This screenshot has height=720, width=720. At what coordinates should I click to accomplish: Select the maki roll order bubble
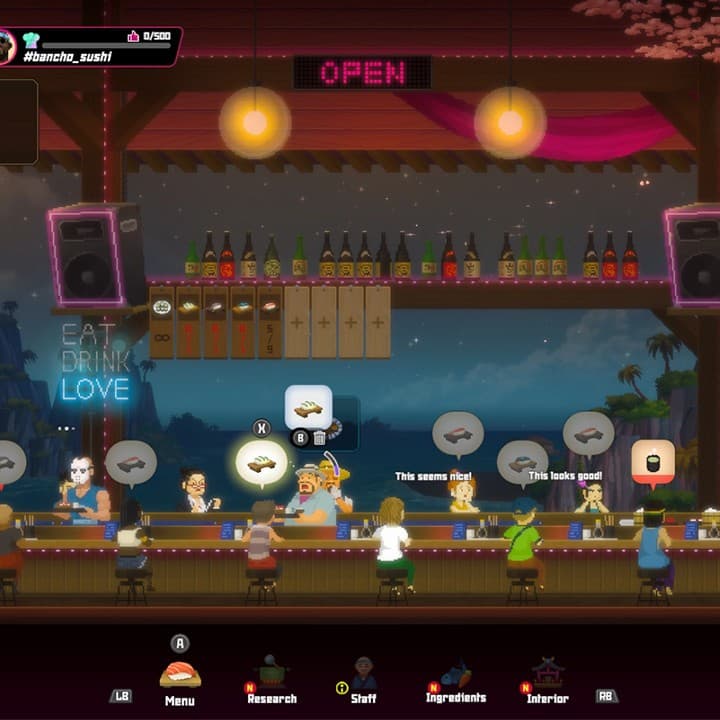653,463
